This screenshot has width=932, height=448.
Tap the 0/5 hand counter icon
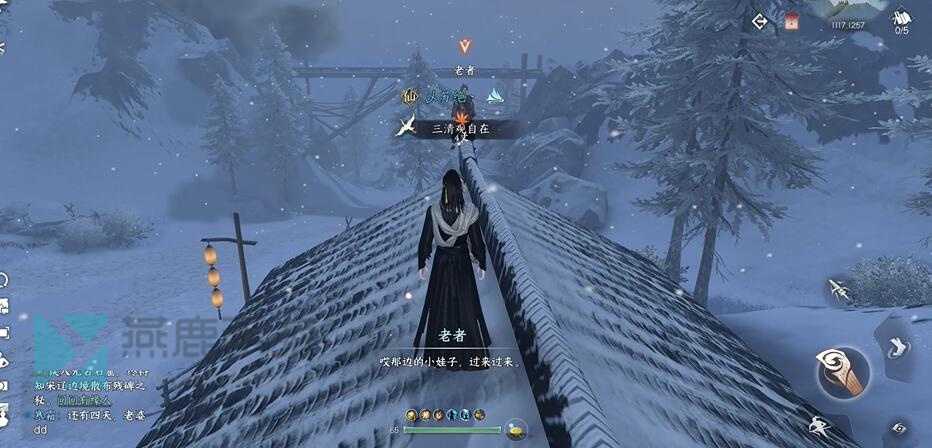pos(902,20)
